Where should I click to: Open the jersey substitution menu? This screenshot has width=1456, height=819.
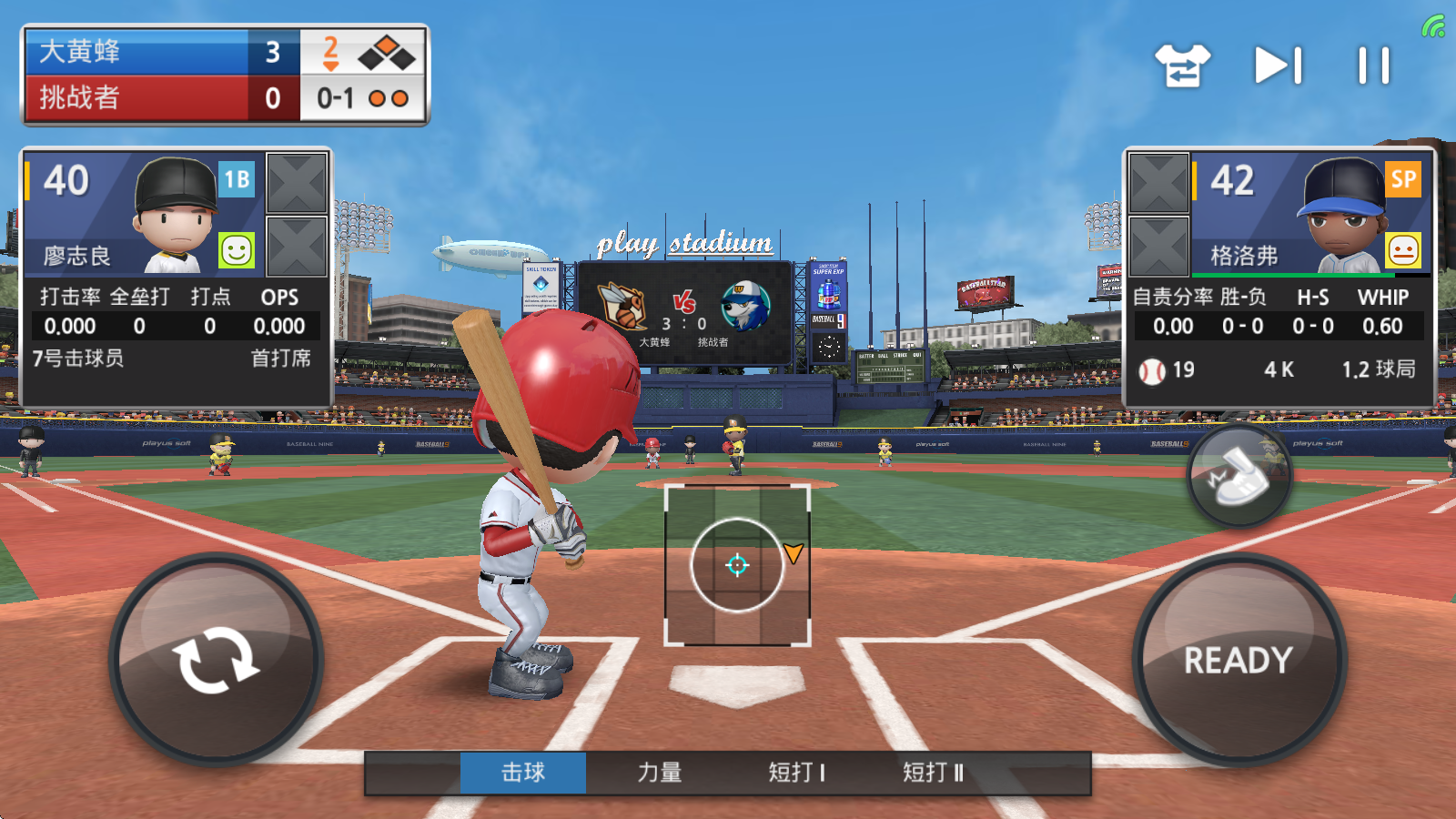point(1182,66)
